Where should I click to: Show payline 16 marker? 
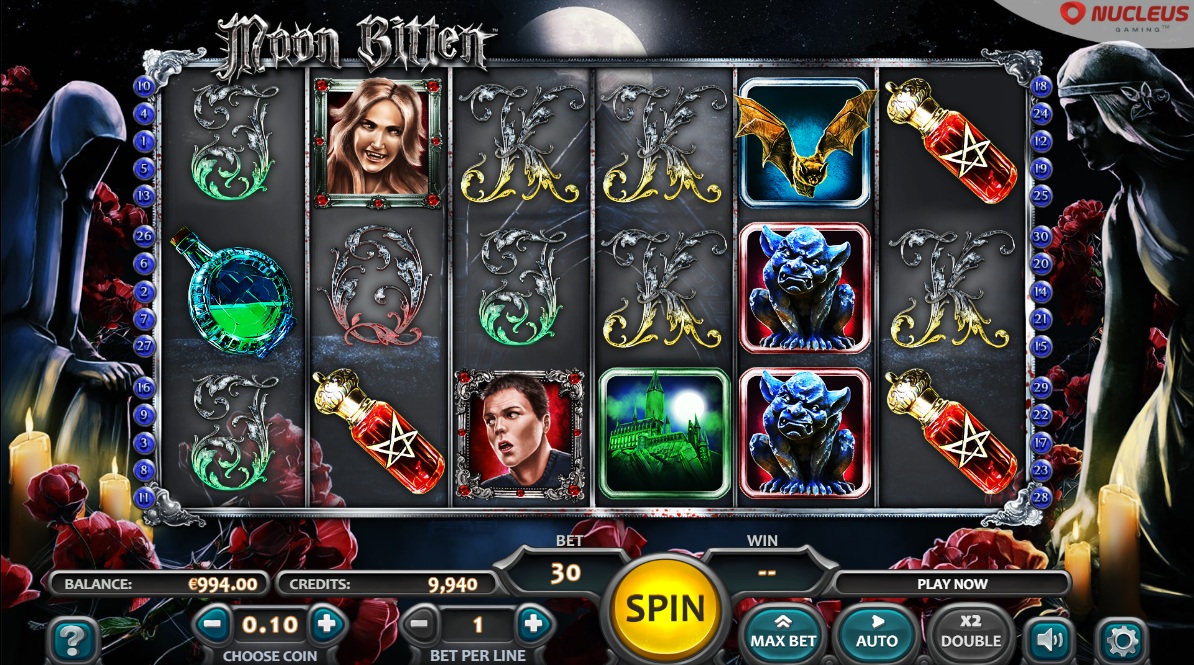pyautogui.click(x=143, y=387)
